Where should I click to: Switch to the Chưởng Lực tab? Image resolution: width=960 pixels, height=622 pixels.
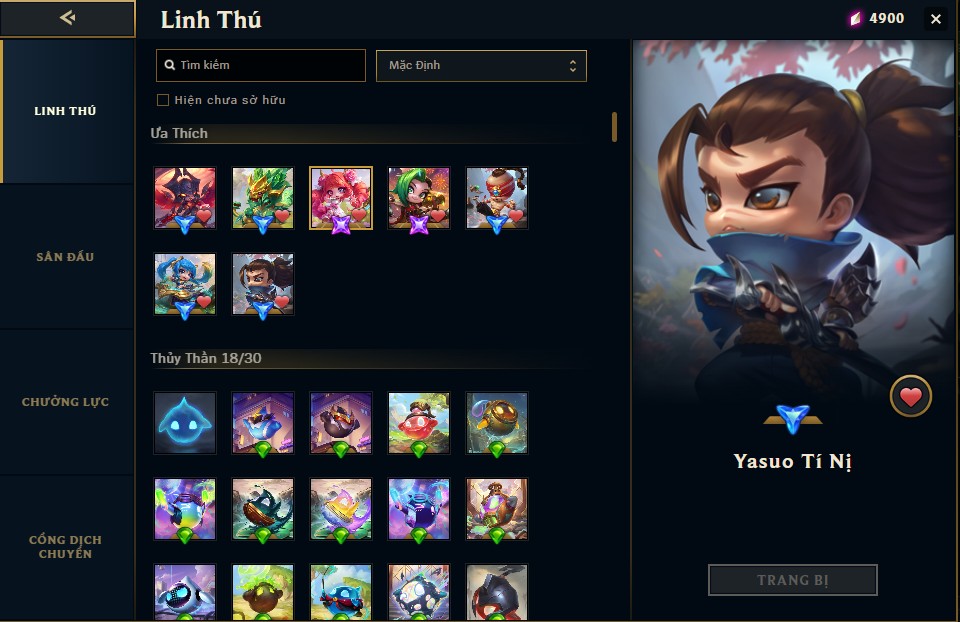pyautogui.click(x=66, y=402)
